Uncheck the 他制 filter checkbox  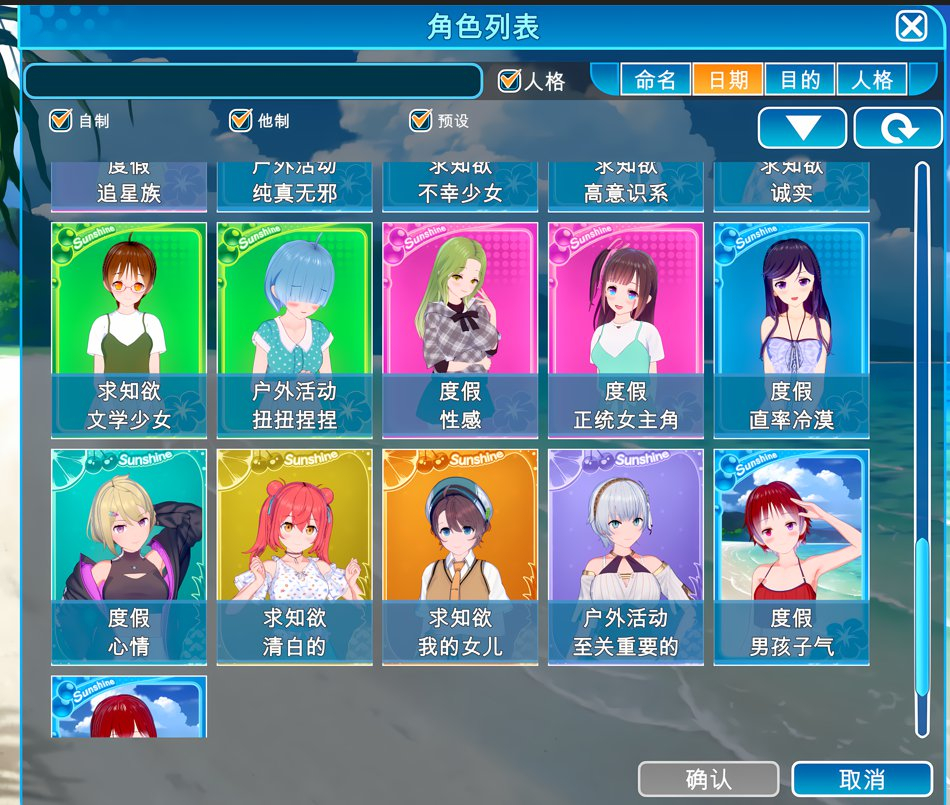pos(240,121)
